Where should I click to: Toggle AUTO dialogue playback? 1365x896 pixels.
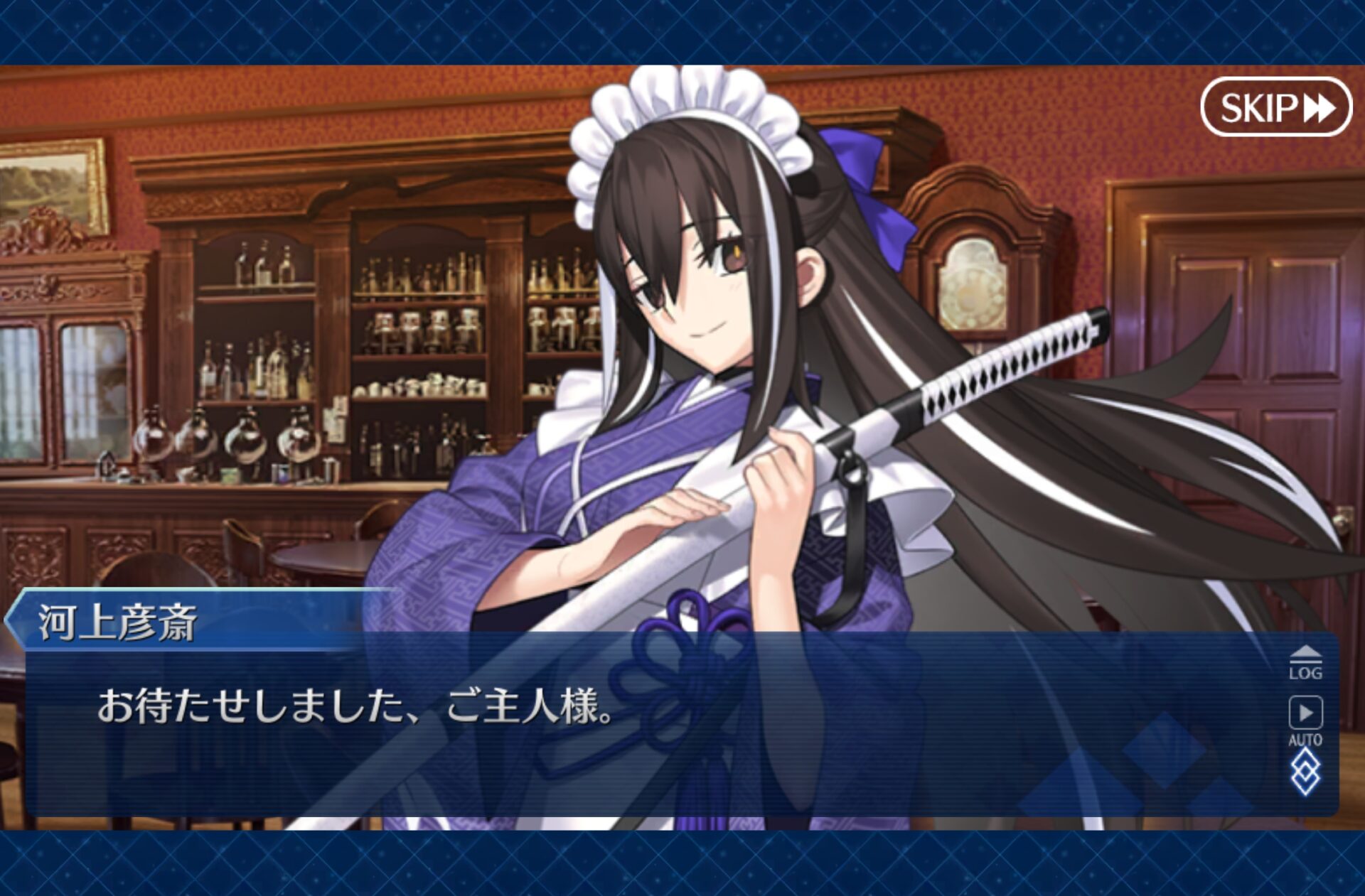[x=1305, y=717]
